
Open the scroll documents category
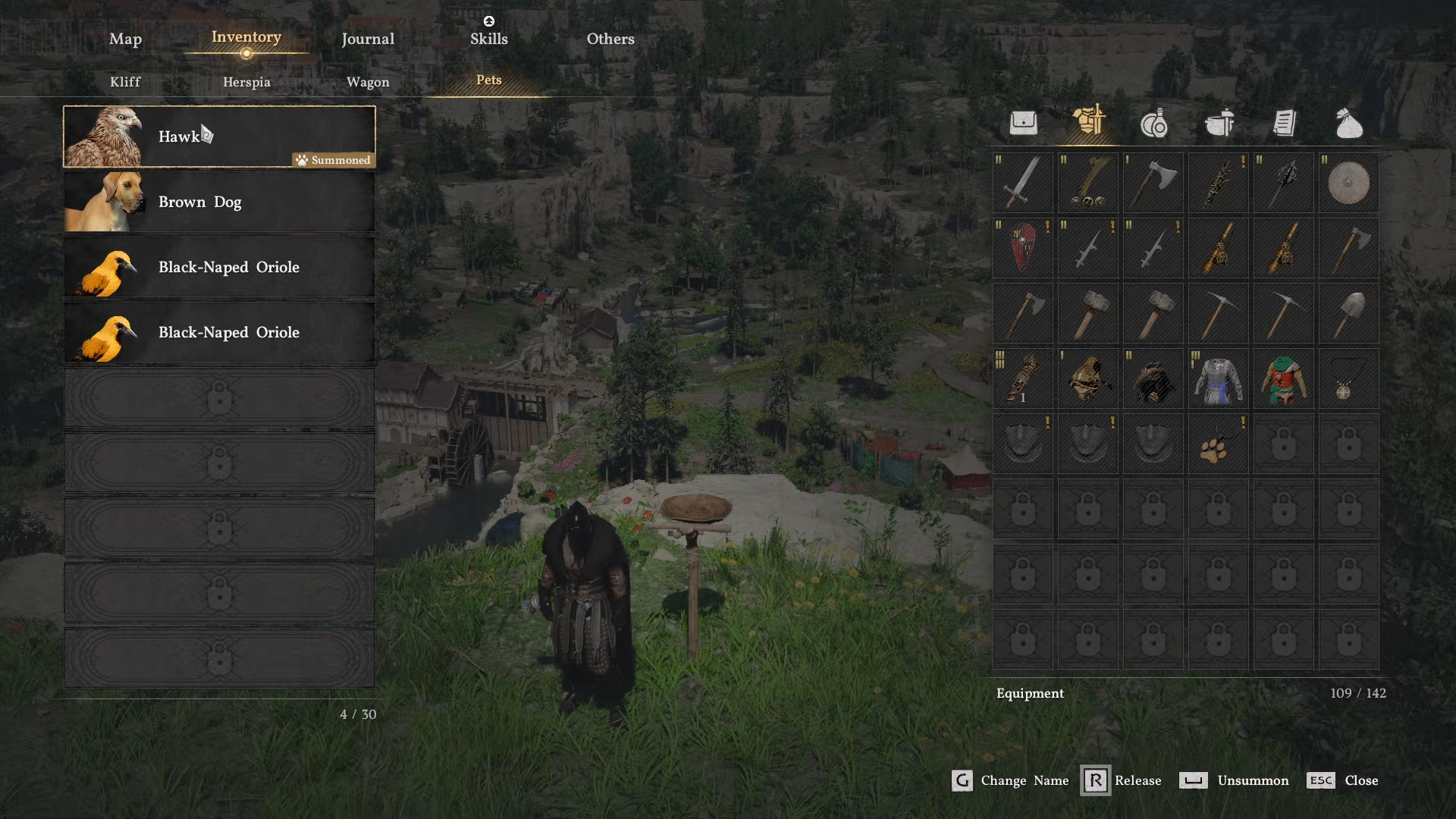(x=1284, y=123)
